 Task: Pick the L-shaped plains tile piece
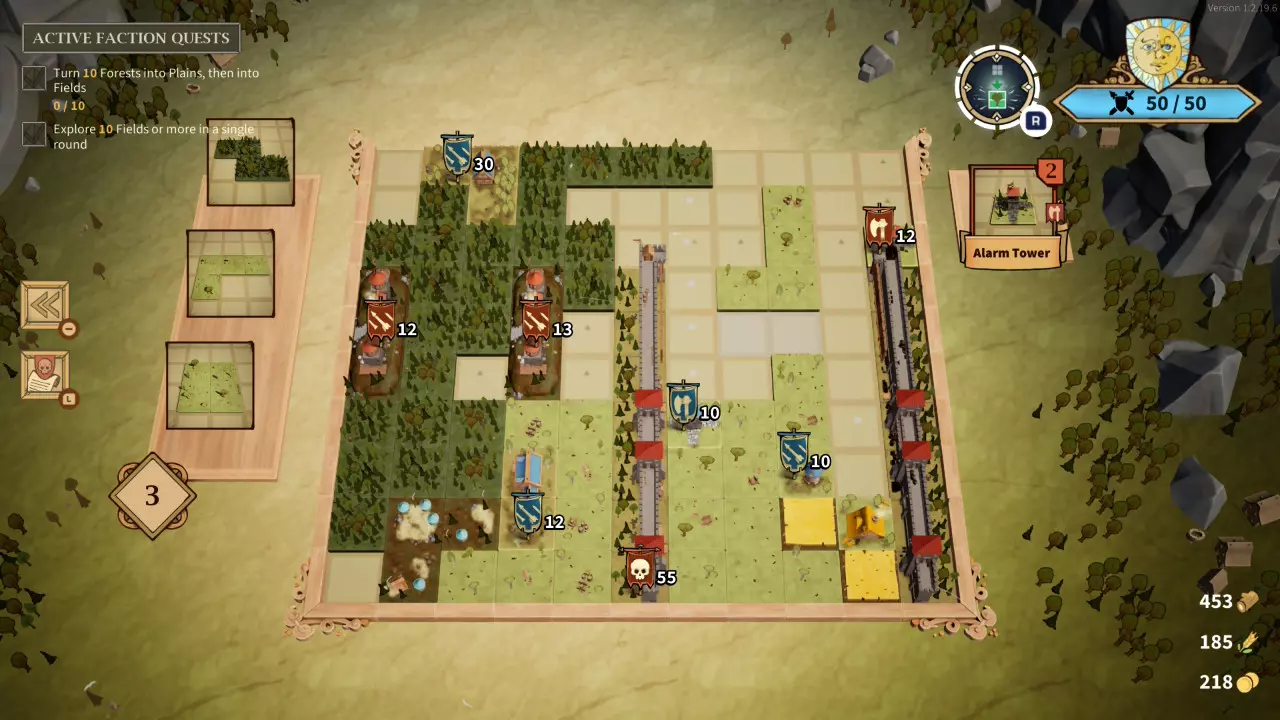[230, 273]
